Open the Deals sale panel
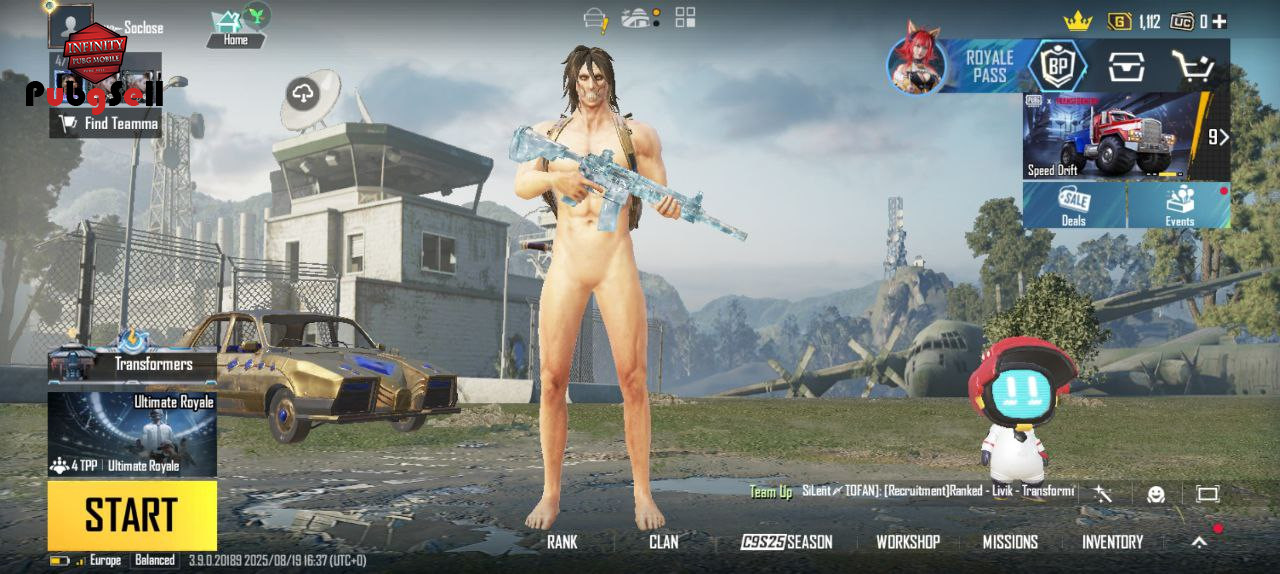1280x574 pixels. pyautogui.click(x=1074, y=205)
